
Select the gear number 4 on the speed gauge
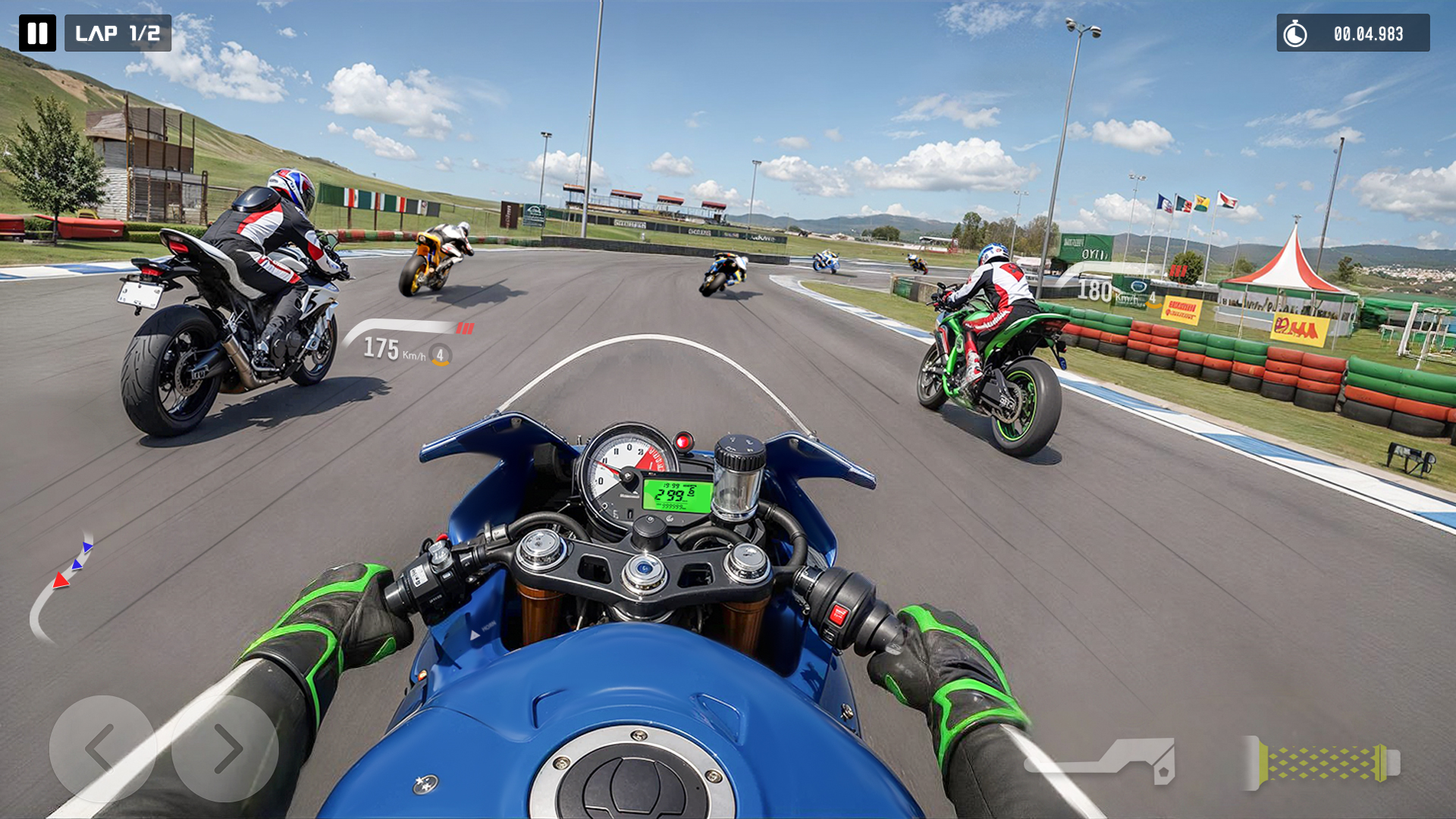pos(440,353)
